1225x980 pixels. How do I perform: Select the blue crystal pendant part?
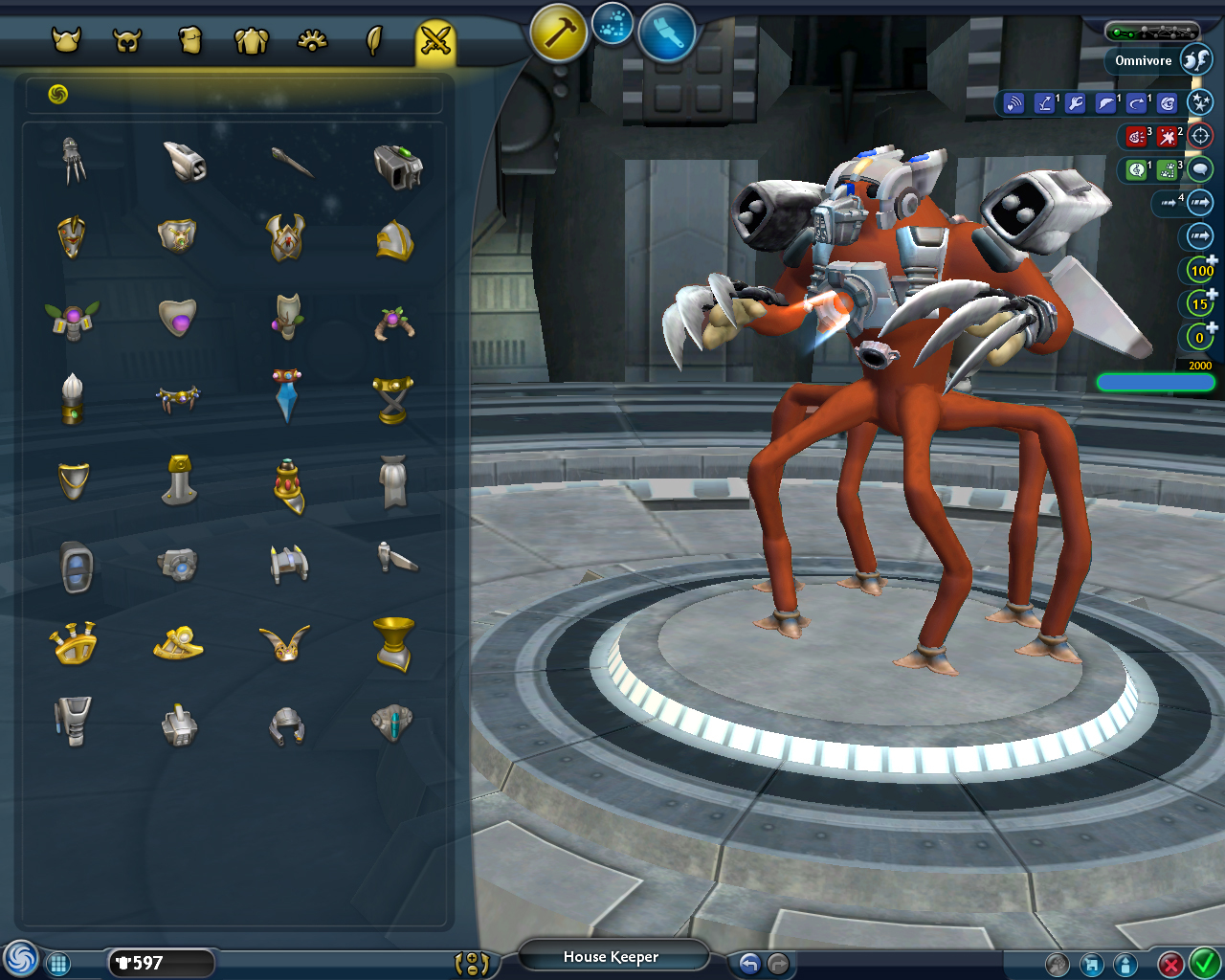click(x=286, y=395)
